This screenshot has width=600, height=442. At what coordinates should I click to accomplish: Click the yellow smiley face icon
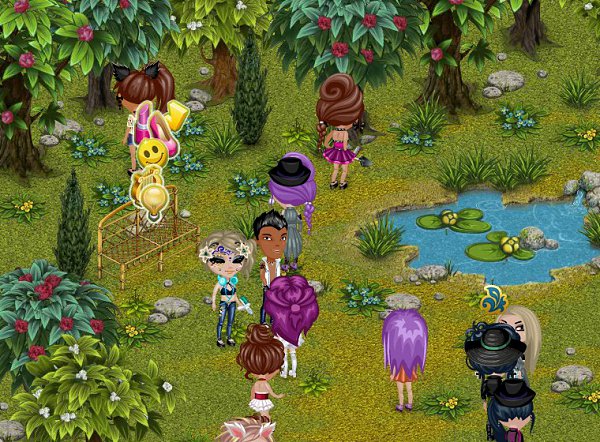[152, 153]
